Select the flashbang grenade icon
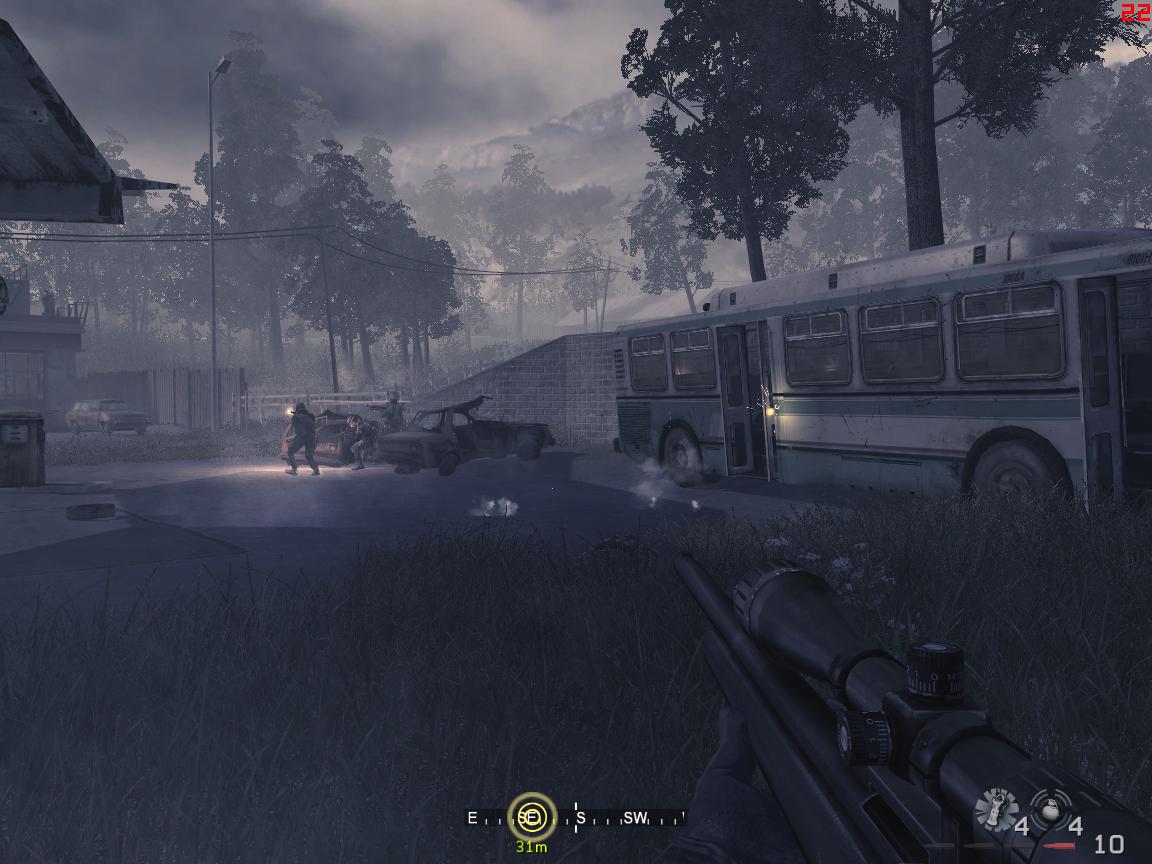Screen dimensions: 1152x864 click(x=996, y=810)
